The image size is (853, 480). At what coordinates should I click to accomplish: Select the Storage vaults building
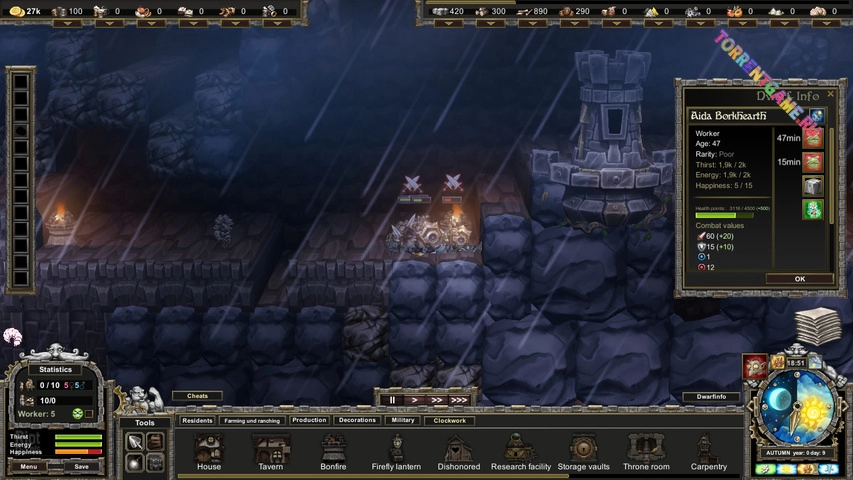[x=583, y=451]
